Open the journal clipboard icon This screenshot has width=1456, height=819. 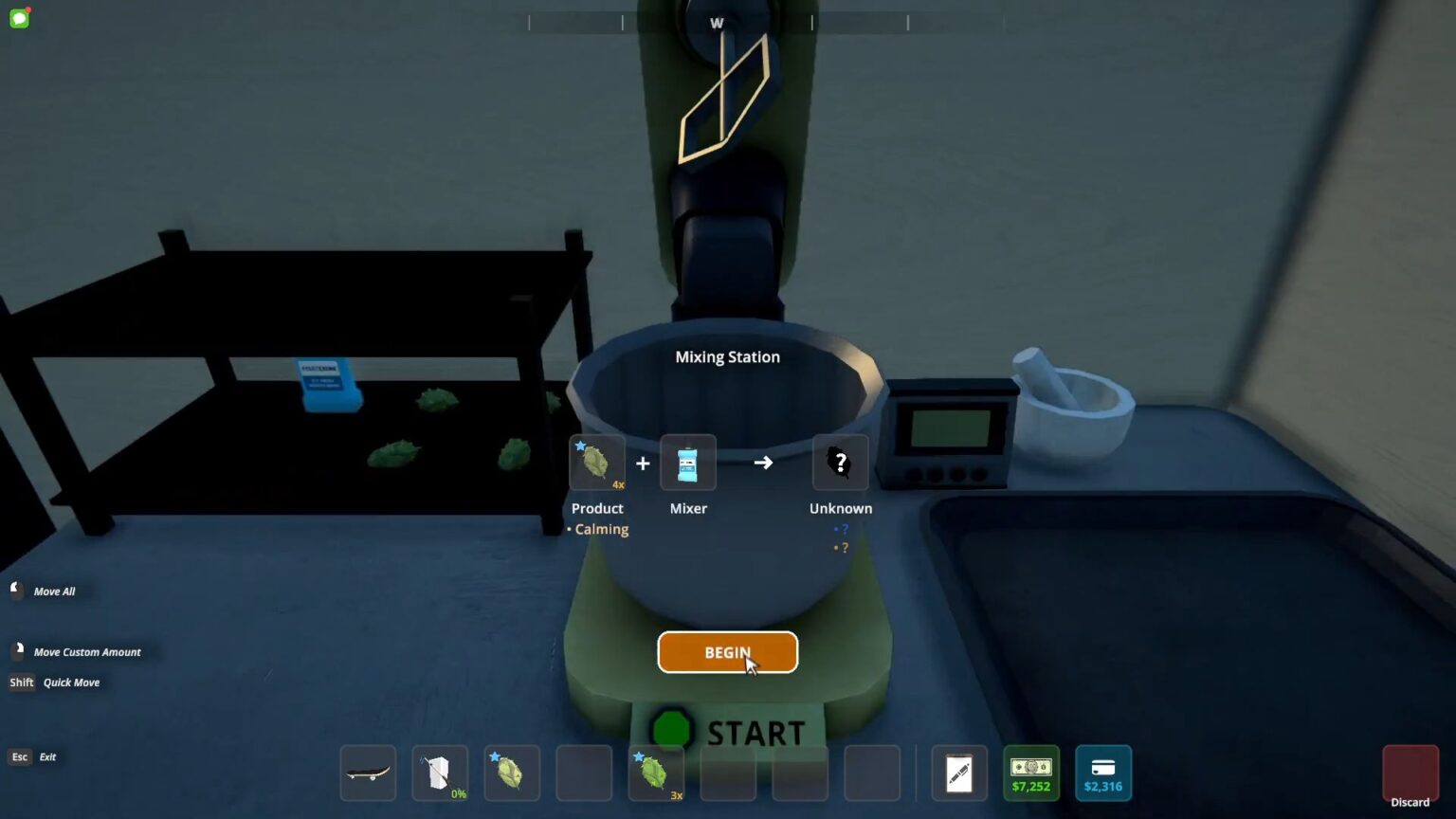coord(959,773)
